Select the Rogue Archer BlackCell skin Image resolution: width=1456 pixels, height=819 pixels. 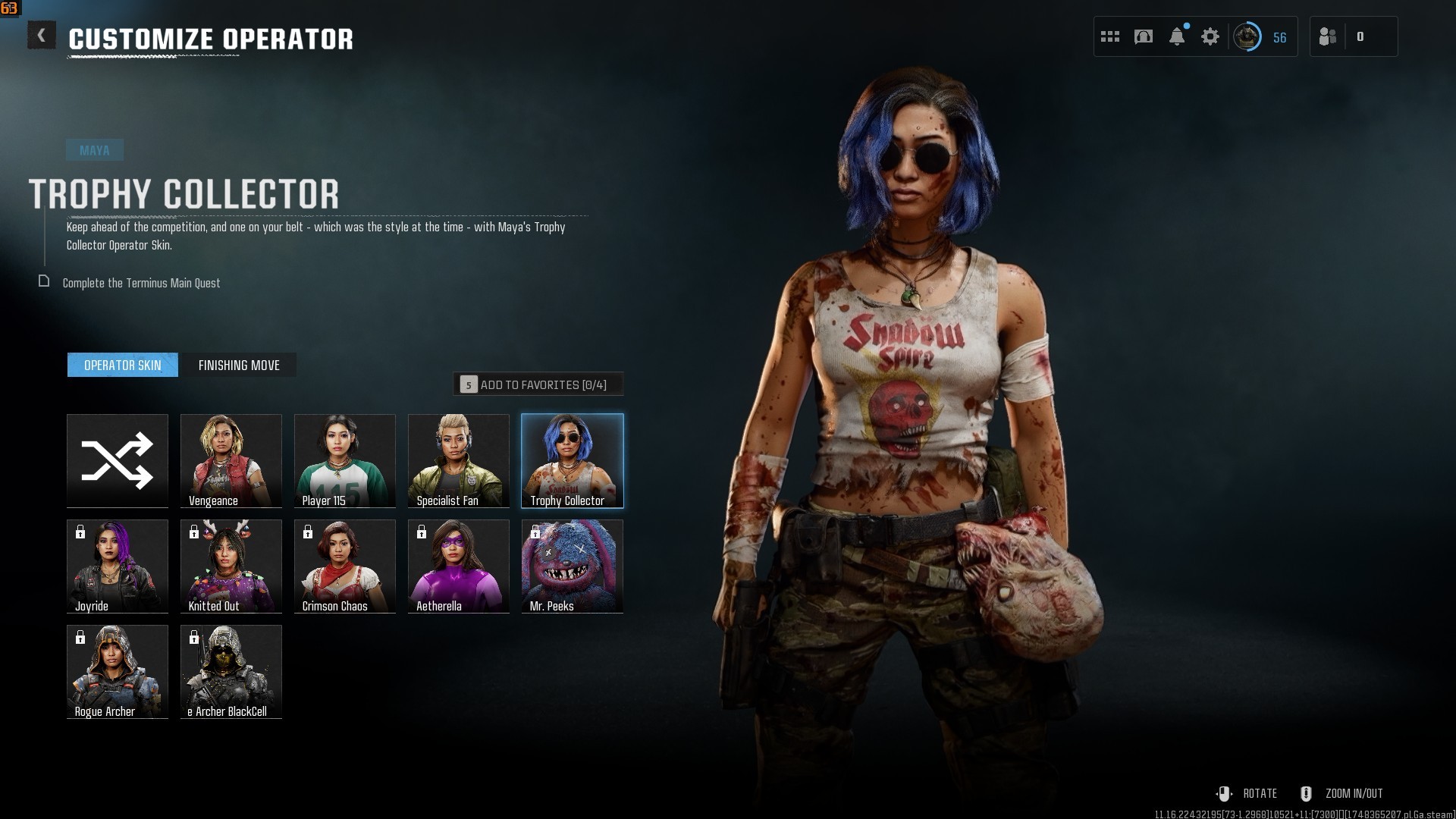pyautogui.click(x=231, y=671)
